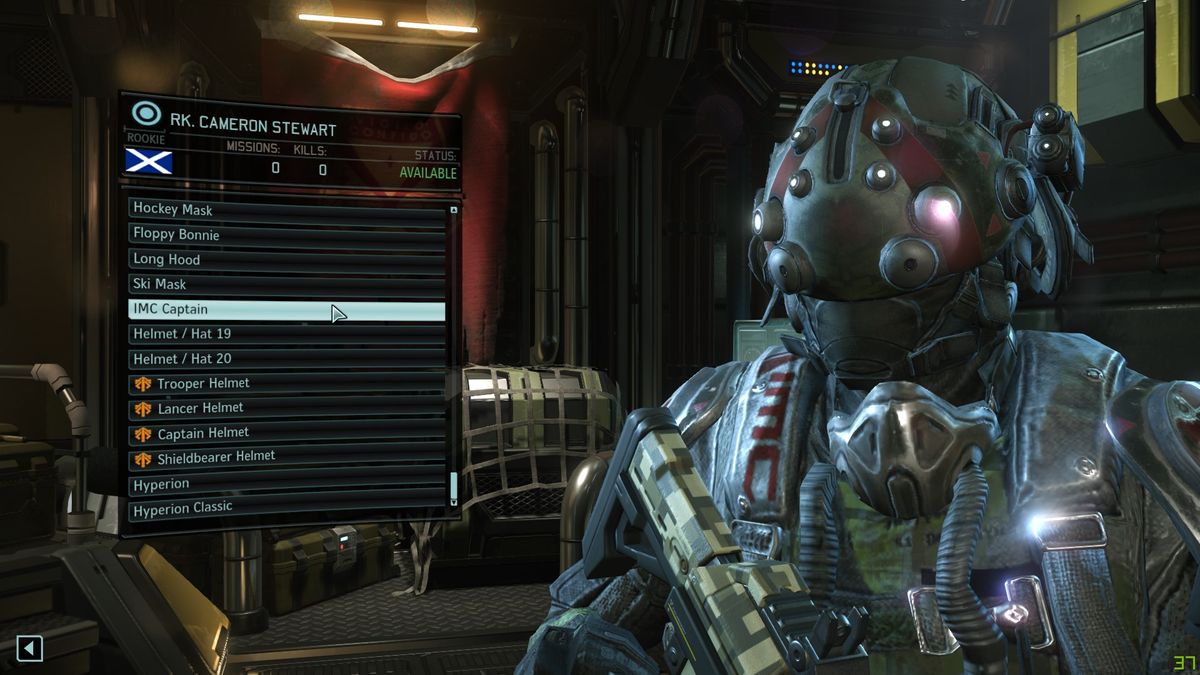Select Helmet / Hat 20
This screenshot has height=675, width=1200.
click(x=287, y=358)
